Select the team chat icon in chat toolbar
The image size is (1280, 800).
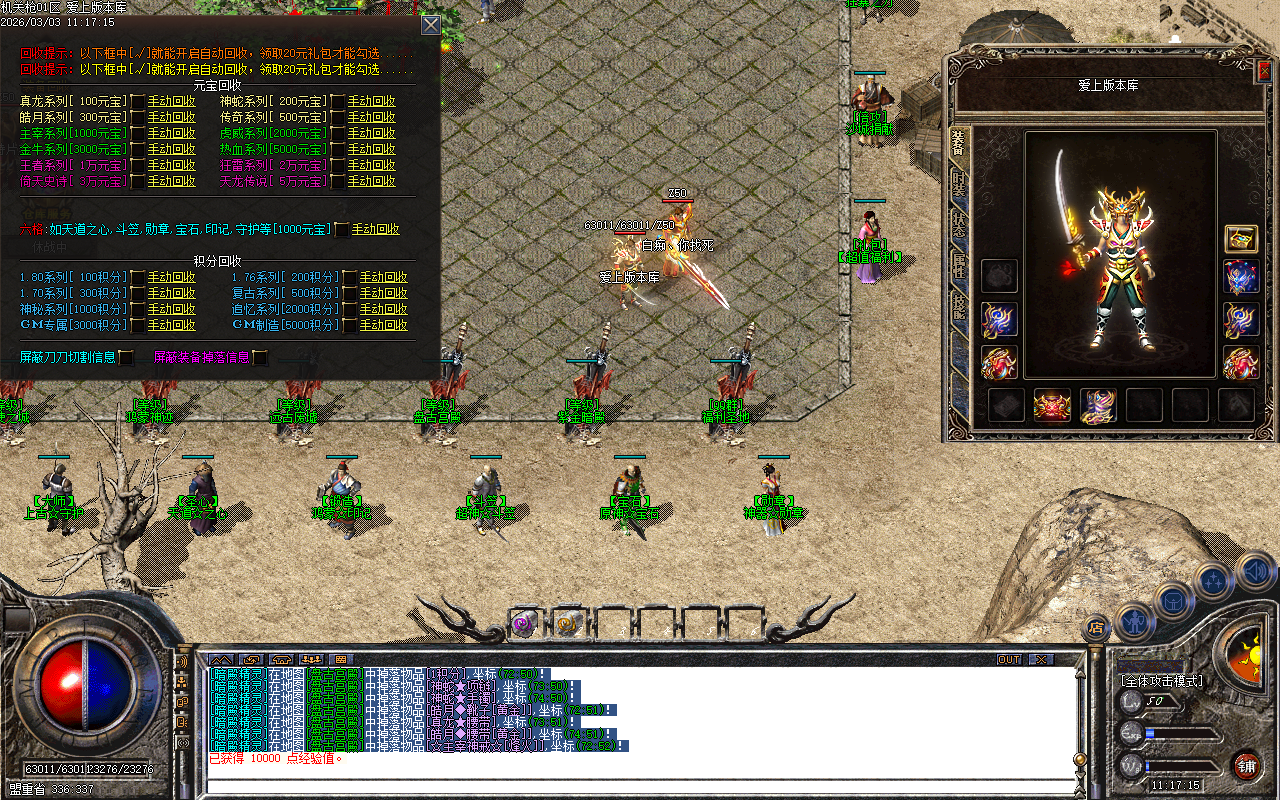(311, 660)
